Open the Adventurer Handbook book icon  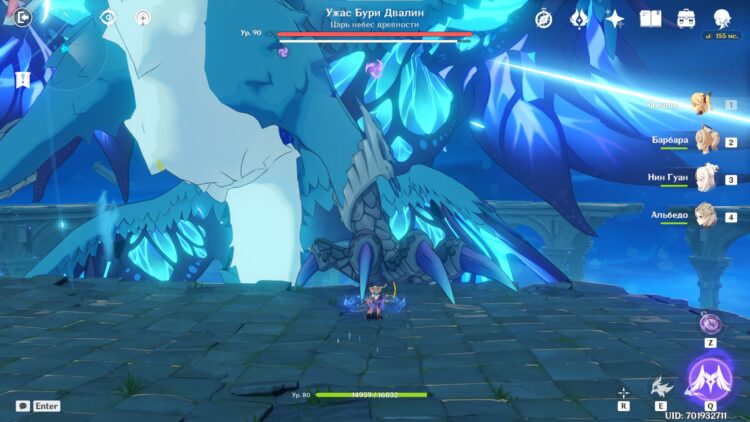pos(651,18)
